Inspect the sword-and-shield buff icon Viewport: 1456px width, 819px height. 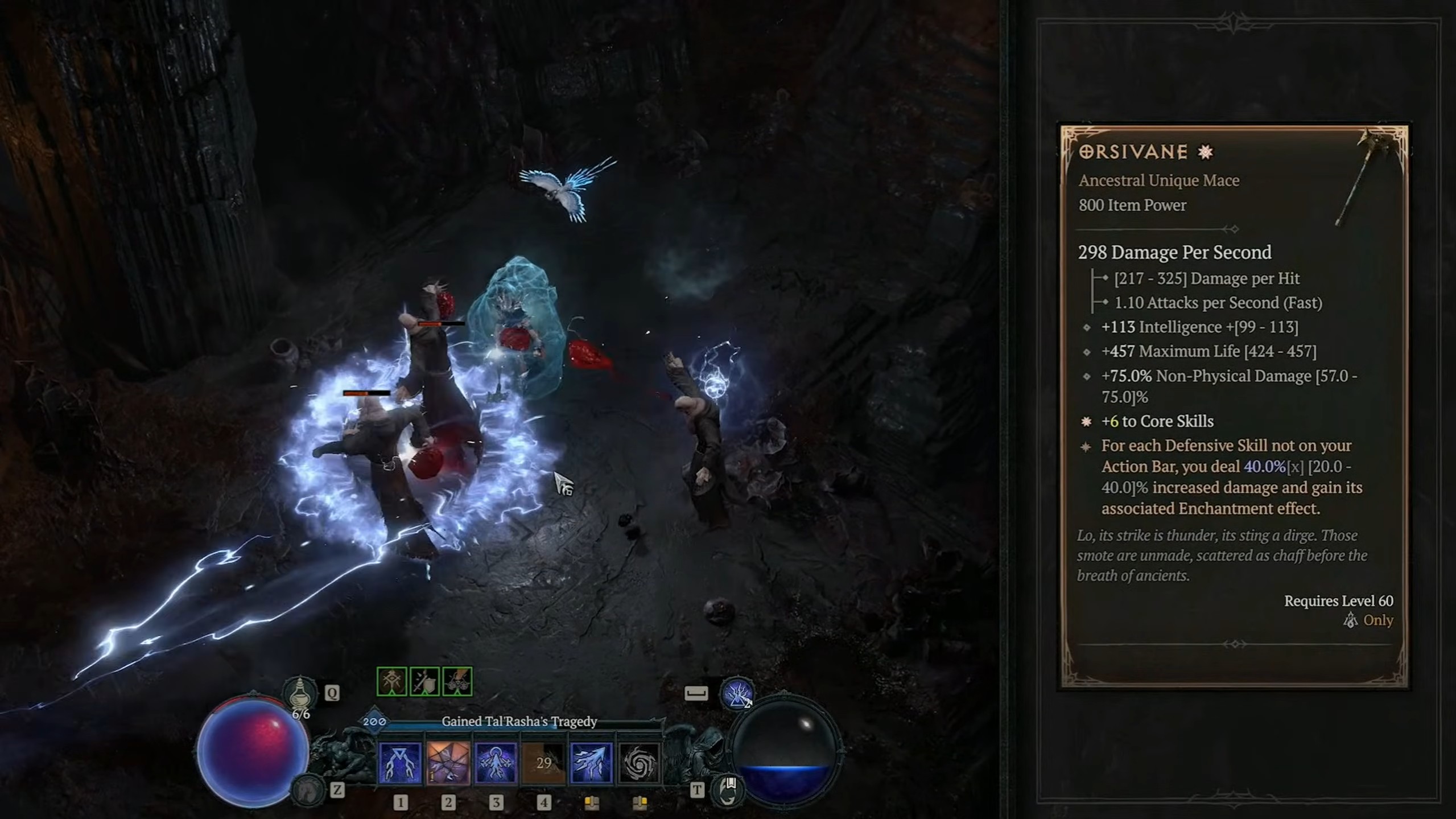coord(424,681)
